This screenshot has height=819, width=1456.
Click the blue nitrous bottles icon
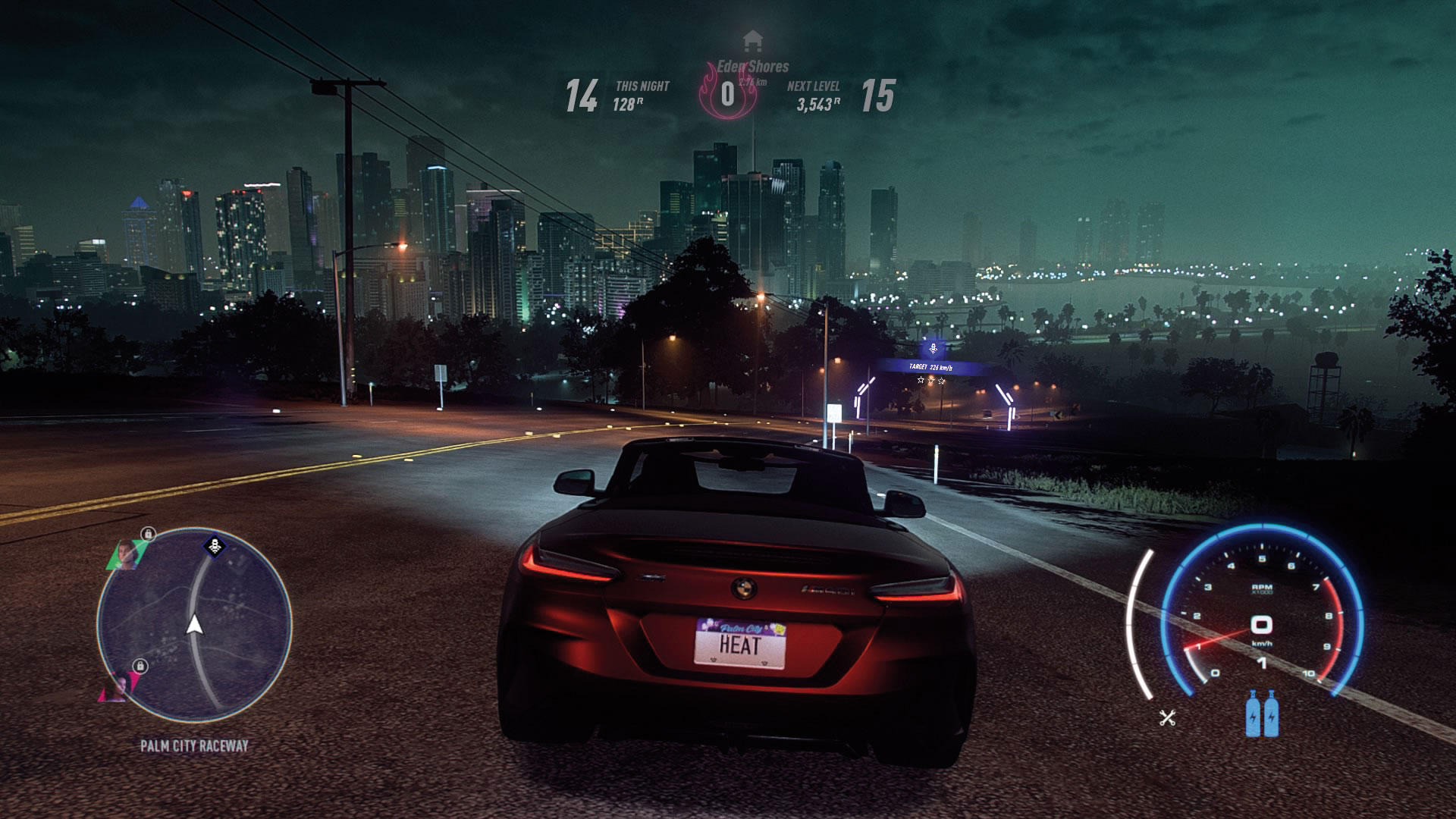tap(1262, 714)
